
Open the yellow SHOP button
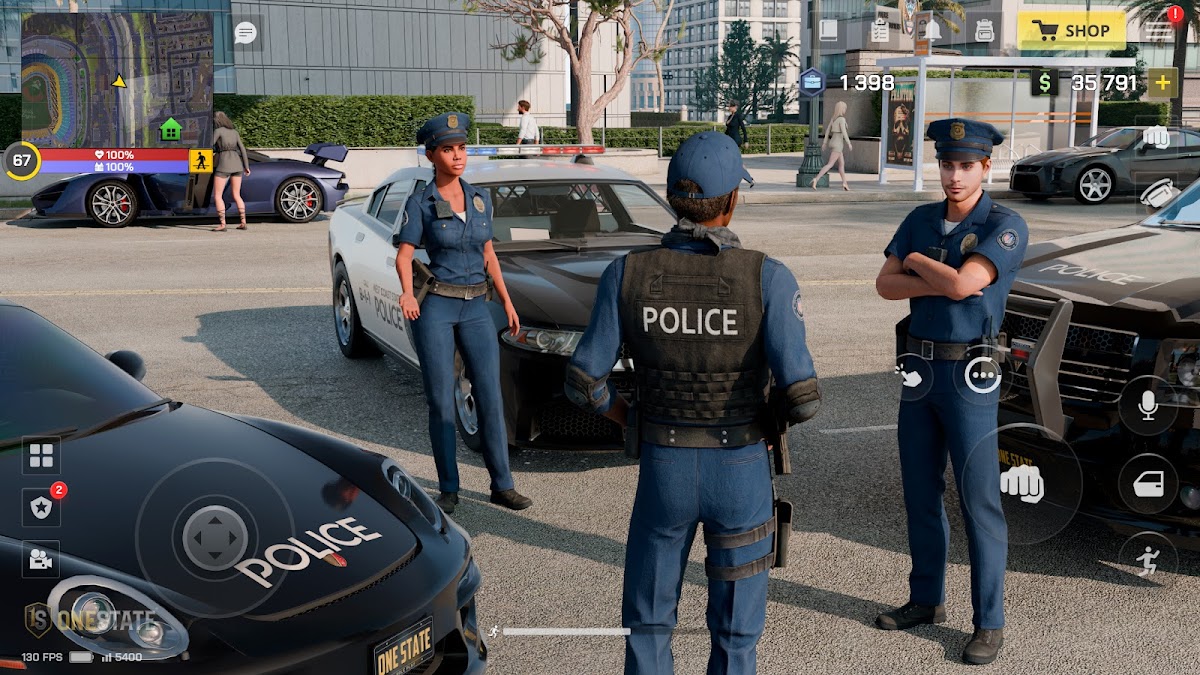point(1071,31)
